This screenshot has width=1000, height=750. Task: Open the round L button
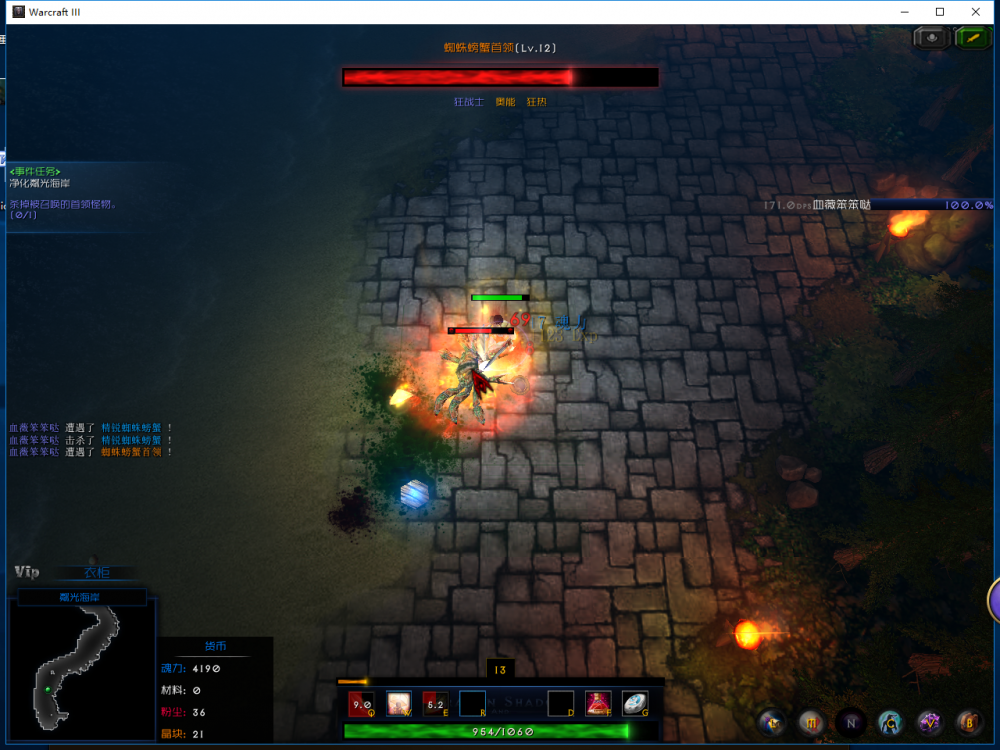[x=772, y=721]
